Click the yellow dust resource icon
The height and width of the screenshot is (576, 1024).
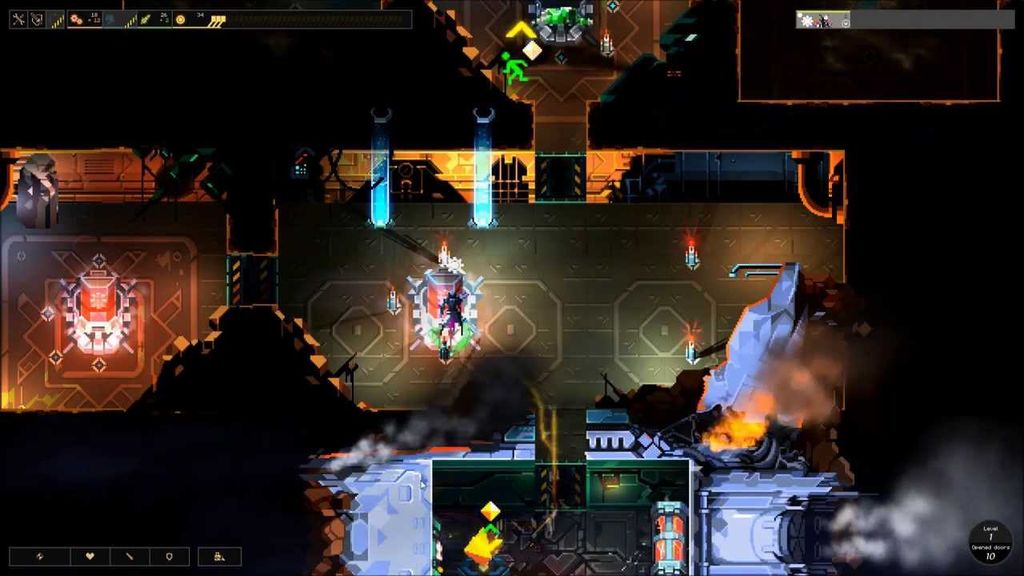(x=180, y=19)
